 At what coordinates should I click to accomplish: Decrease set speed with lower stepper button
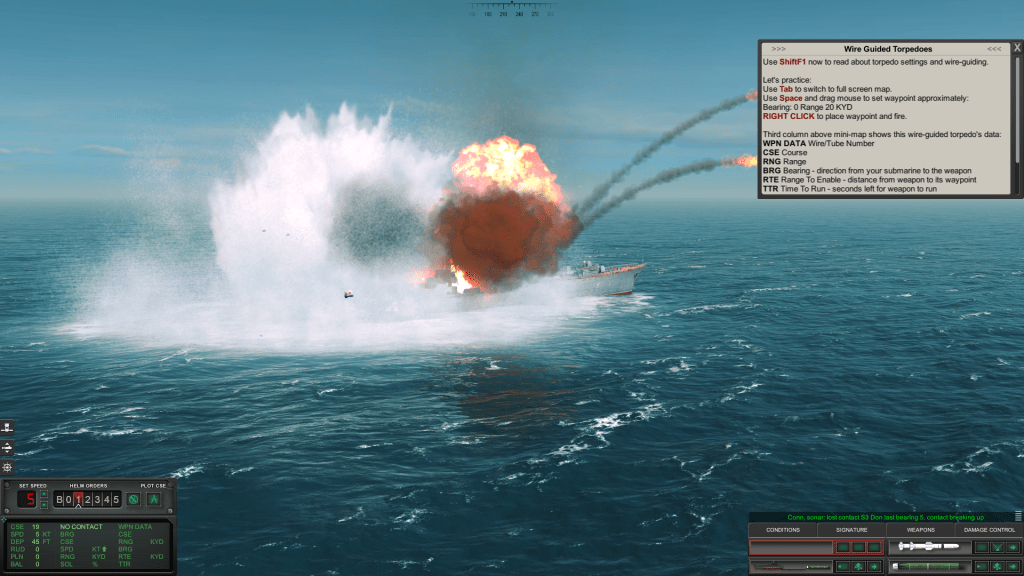43,505
